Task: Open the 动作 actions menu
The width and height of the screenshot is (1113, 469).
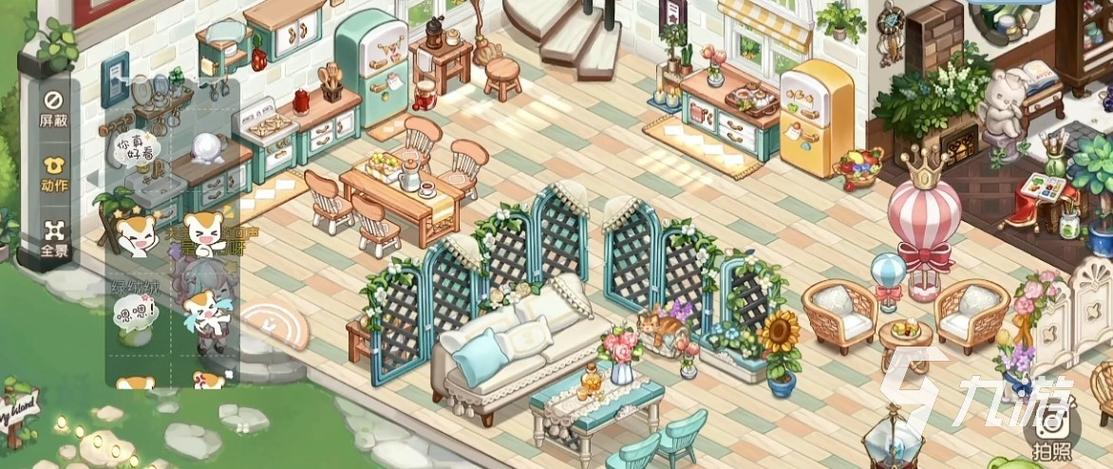Action: point(54,173)
